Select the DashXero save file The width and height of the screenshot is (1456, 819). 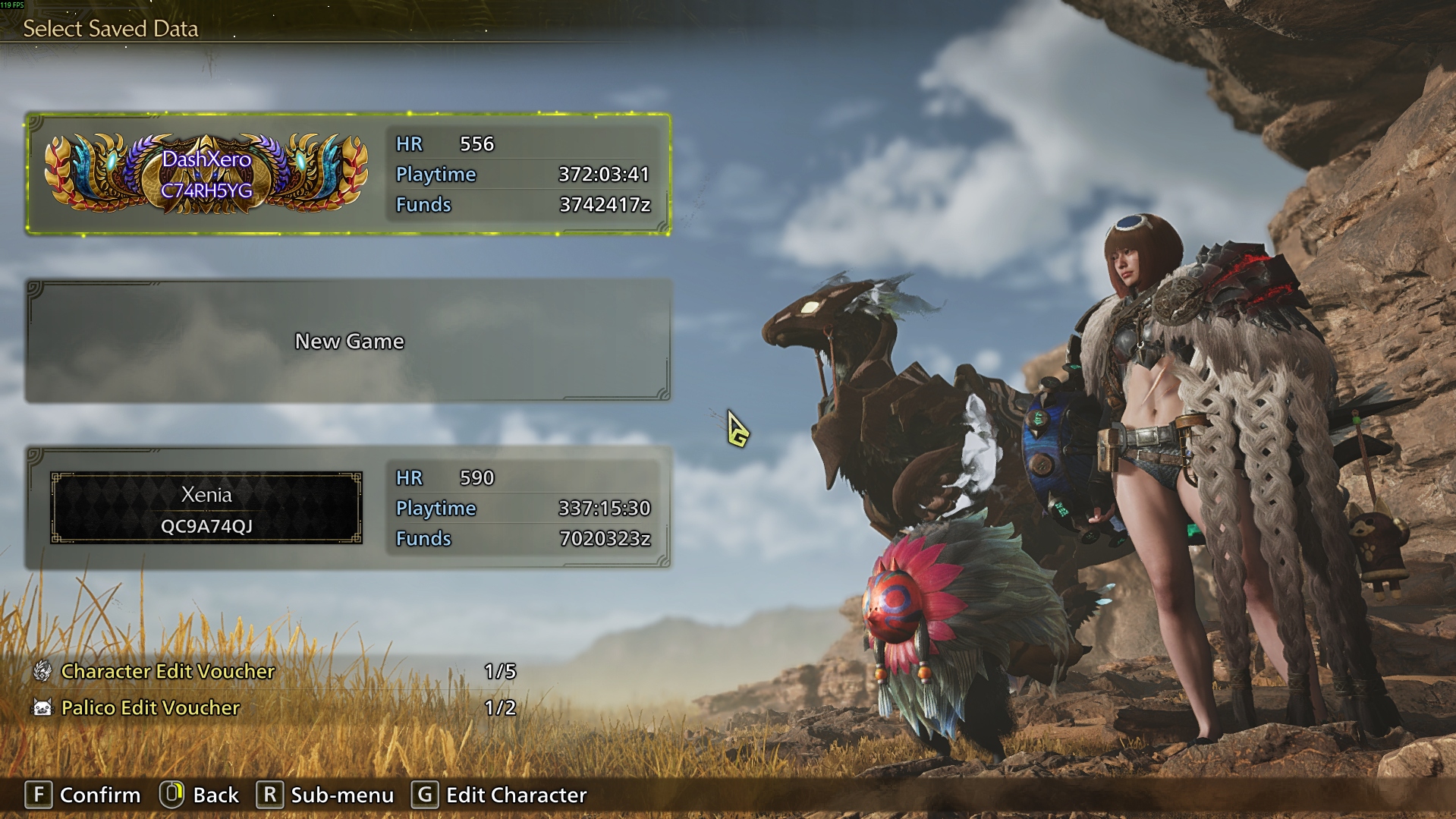coord(348,175)
